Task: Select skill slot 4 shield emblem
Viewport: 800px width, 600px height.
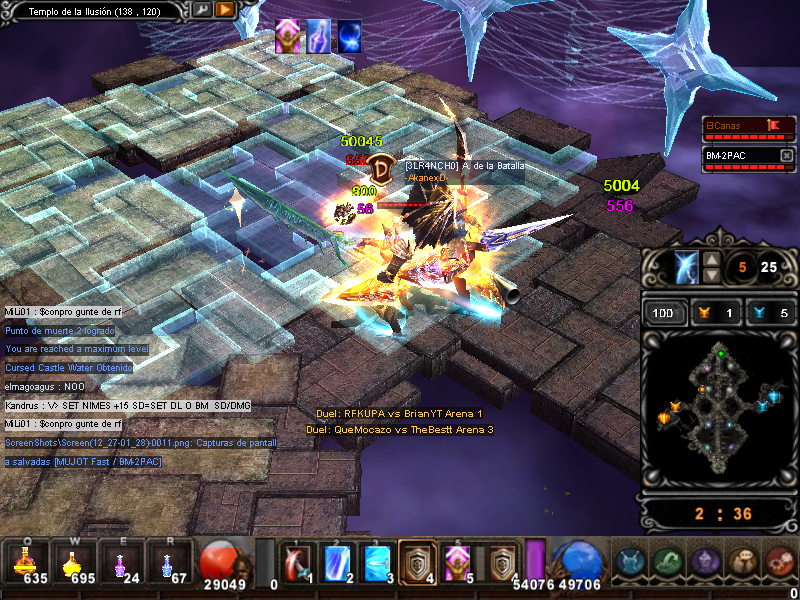Action: [x=418, y=563]
